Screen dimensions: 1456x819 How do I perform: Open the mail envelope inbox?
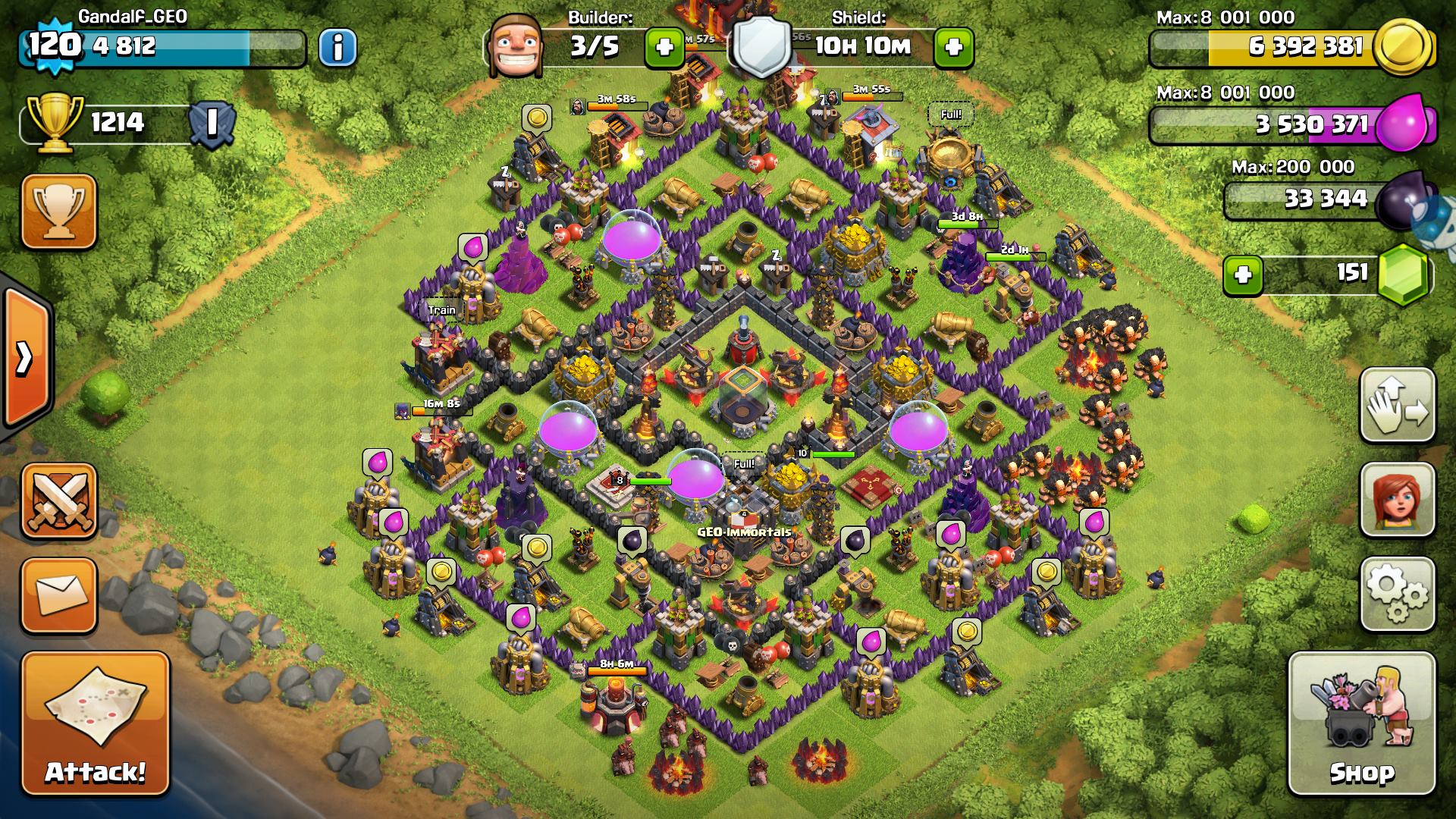pos(59,595)
